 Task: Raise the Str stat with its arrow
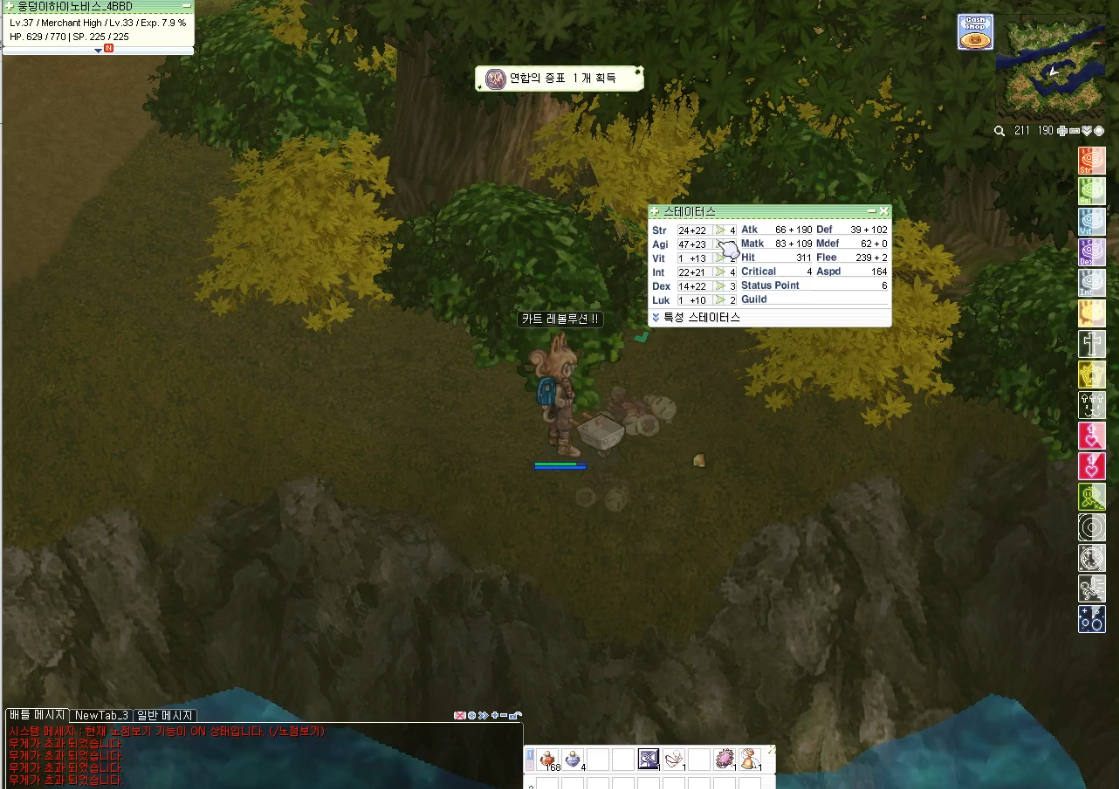pos(718,231)
